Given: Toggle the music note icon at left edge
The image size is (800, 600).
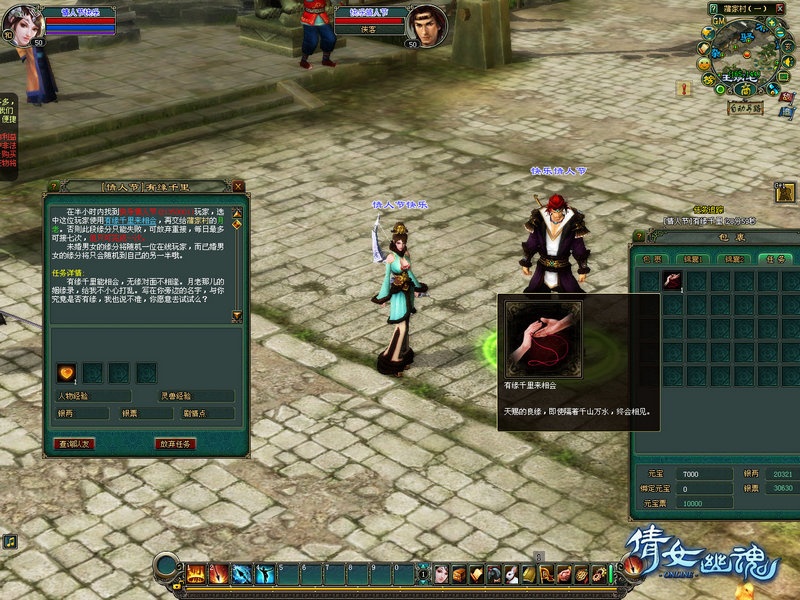Looking at the screenshot, I should tap(9, 541).
